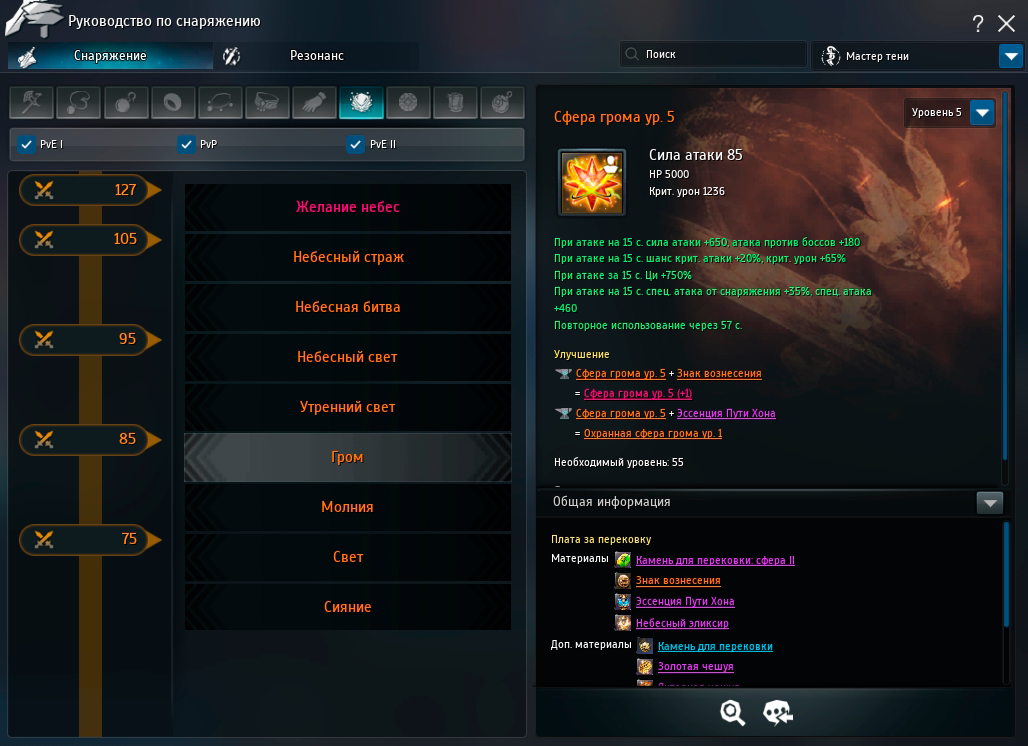Close the equipment guide window

click(1007, 24)
